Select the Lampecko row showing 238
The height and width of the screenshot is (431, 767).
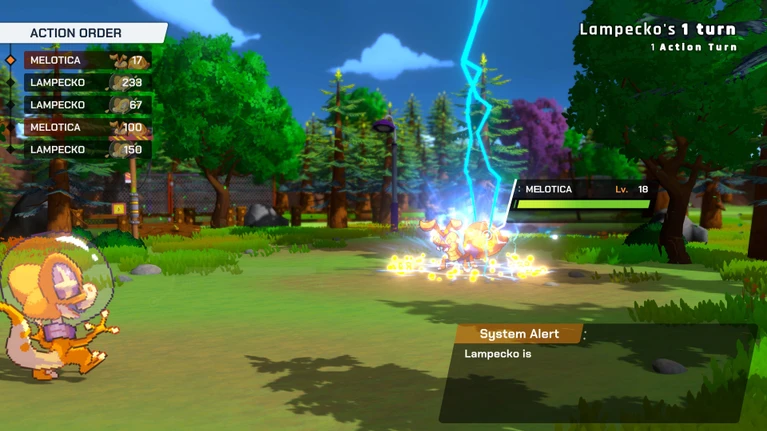coord(86,83)
